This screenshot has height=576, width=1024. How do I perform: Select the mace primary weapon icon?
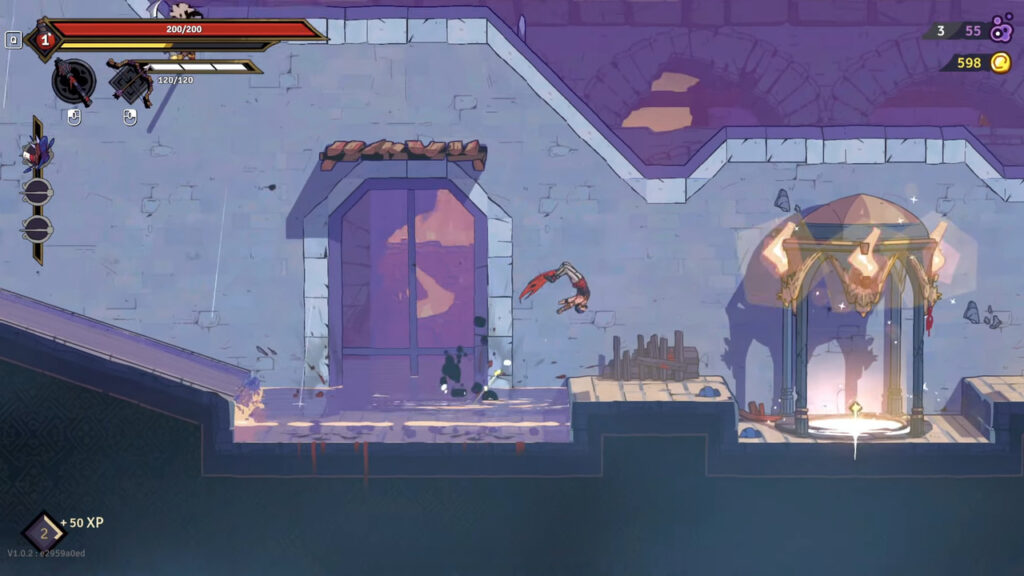coord(73,81)
